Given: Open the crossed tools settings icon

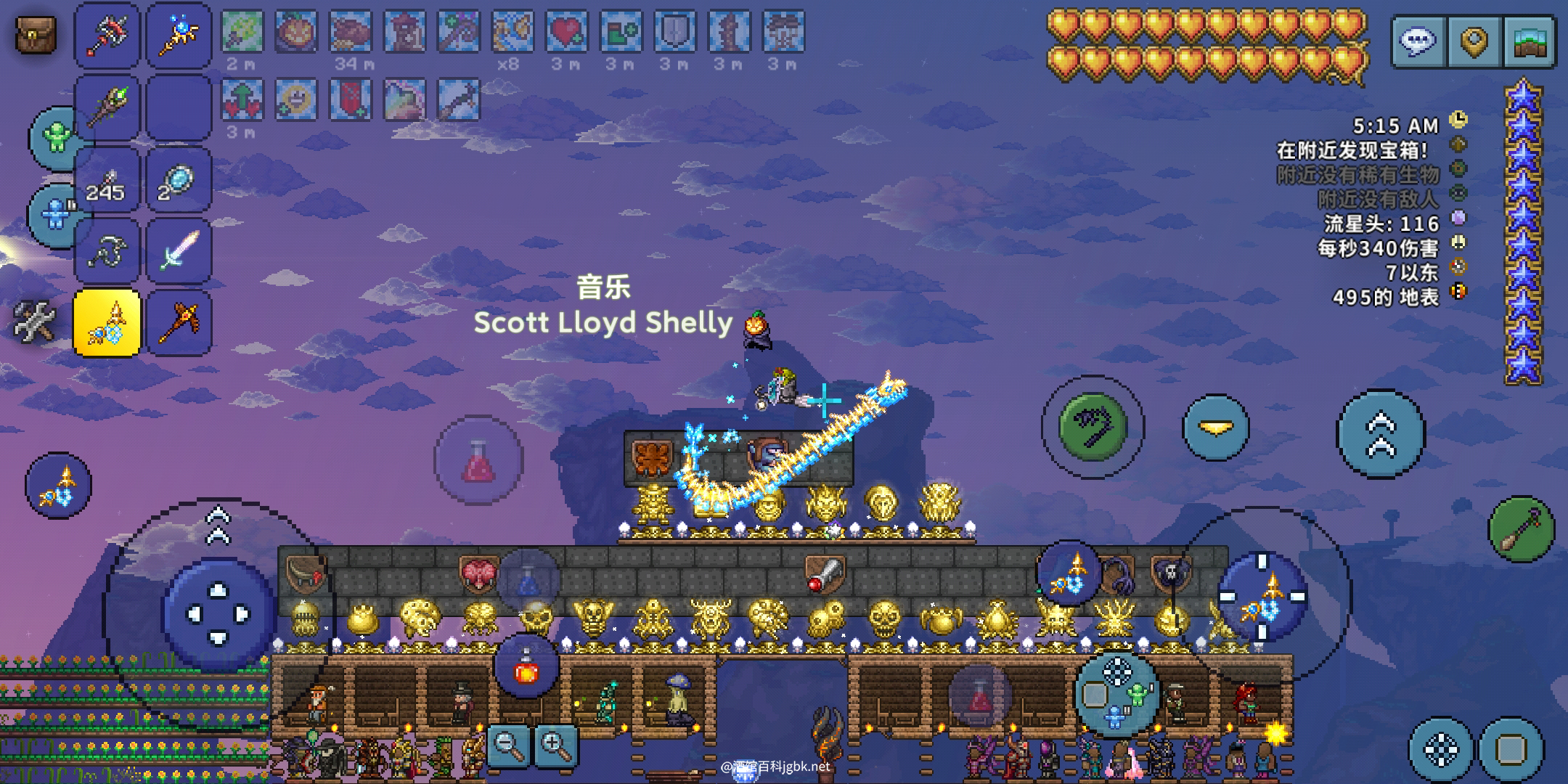Looking at the screenshot, I should (33, 322).
